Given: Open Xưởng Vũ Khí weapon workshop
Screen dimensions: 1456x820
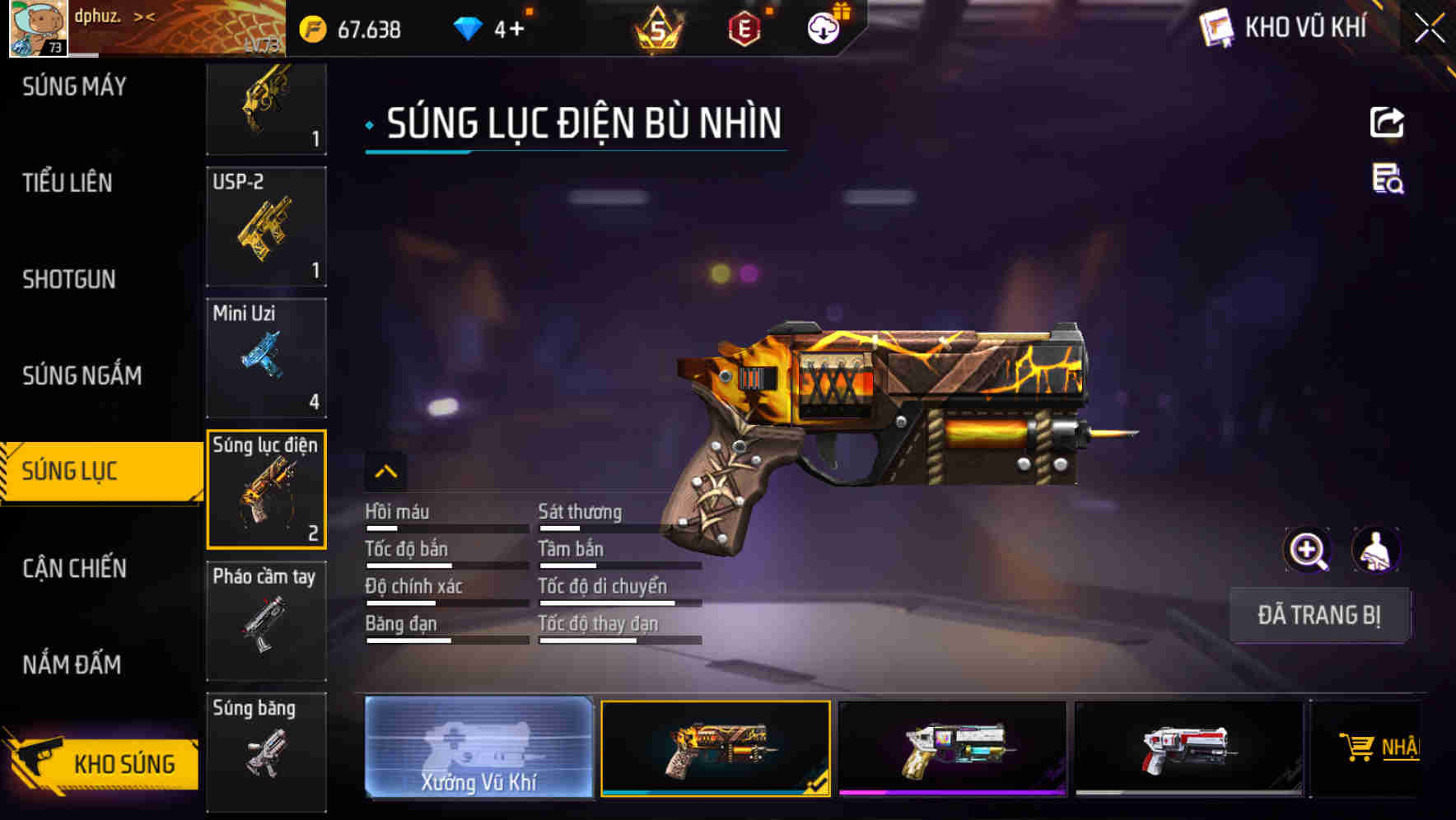Looking at the screenshot, I should (479, 749).
